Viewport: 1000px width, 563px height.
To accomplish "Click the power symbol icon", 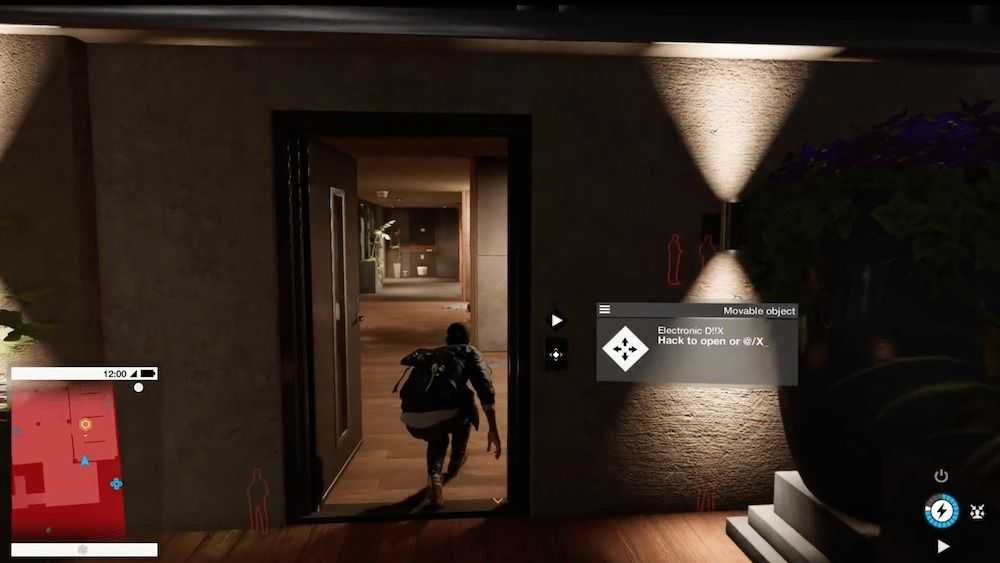I will click(941, 476).
